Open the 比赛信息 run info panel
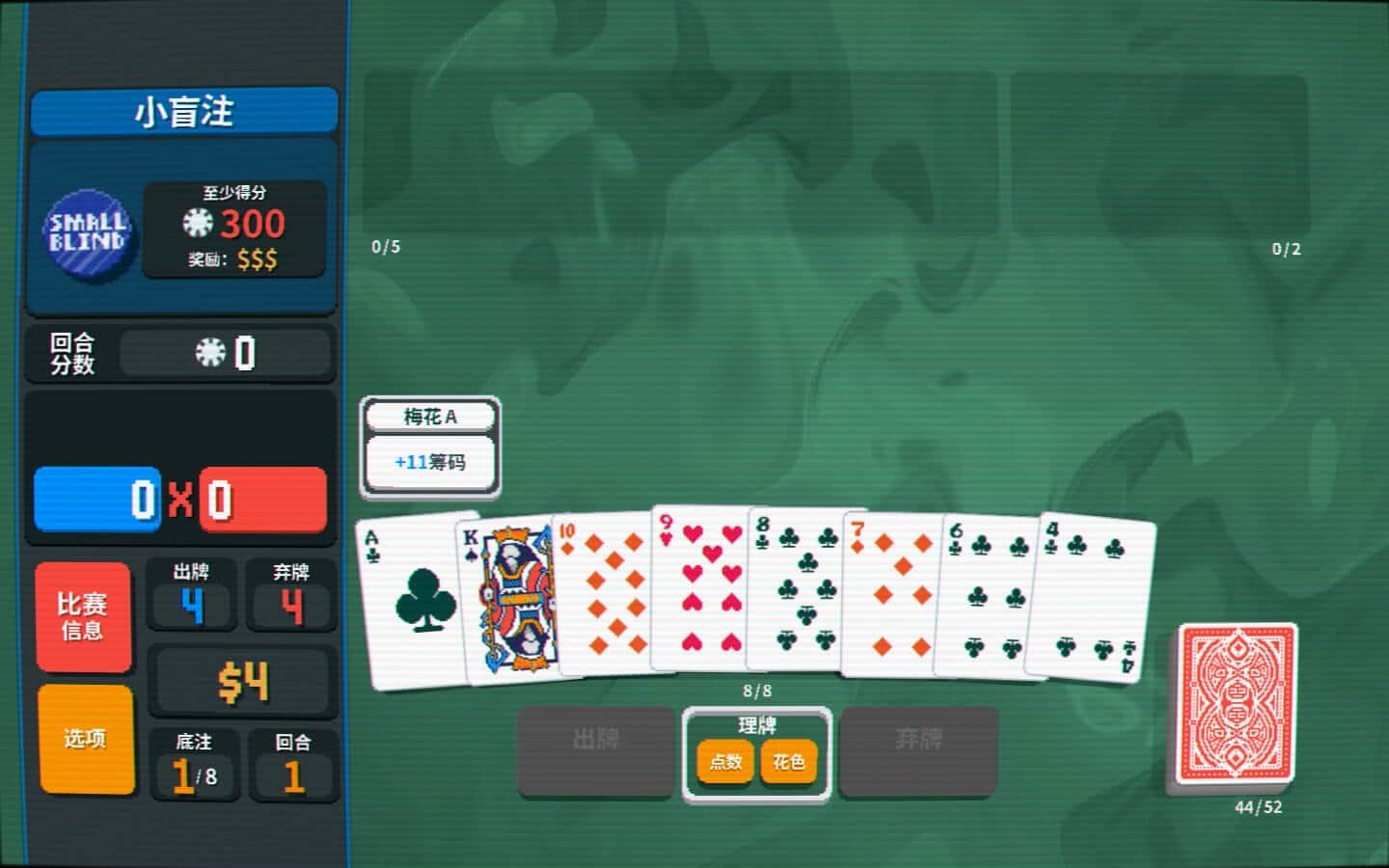 [x=83, y=616]
